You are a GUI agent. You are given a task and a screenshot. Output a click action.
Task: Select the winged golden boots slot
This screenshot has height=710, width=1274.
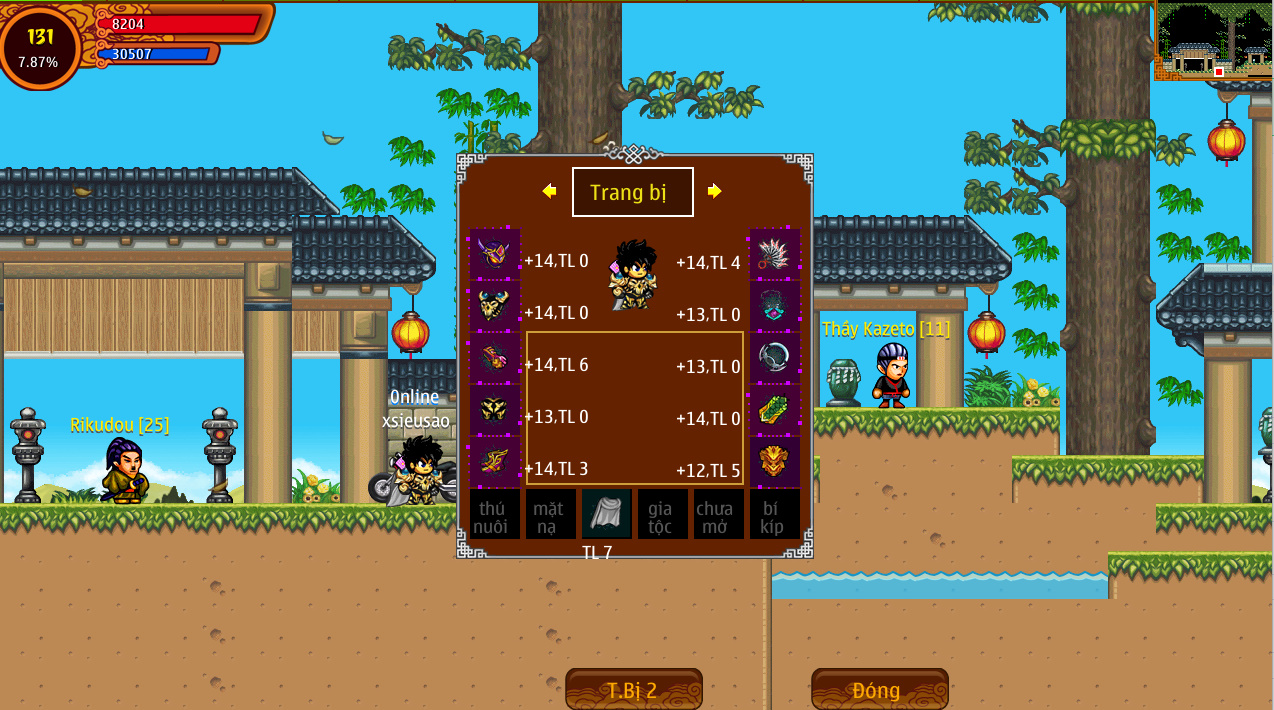click(495, 462)
